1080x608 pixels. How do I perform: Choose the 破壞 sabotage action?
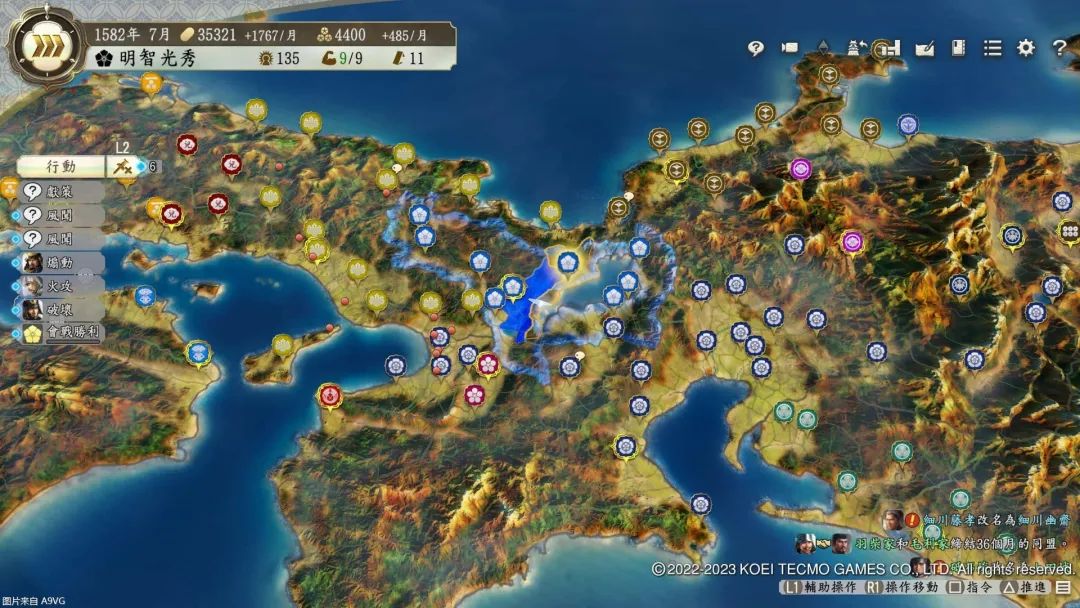[62, 310]
